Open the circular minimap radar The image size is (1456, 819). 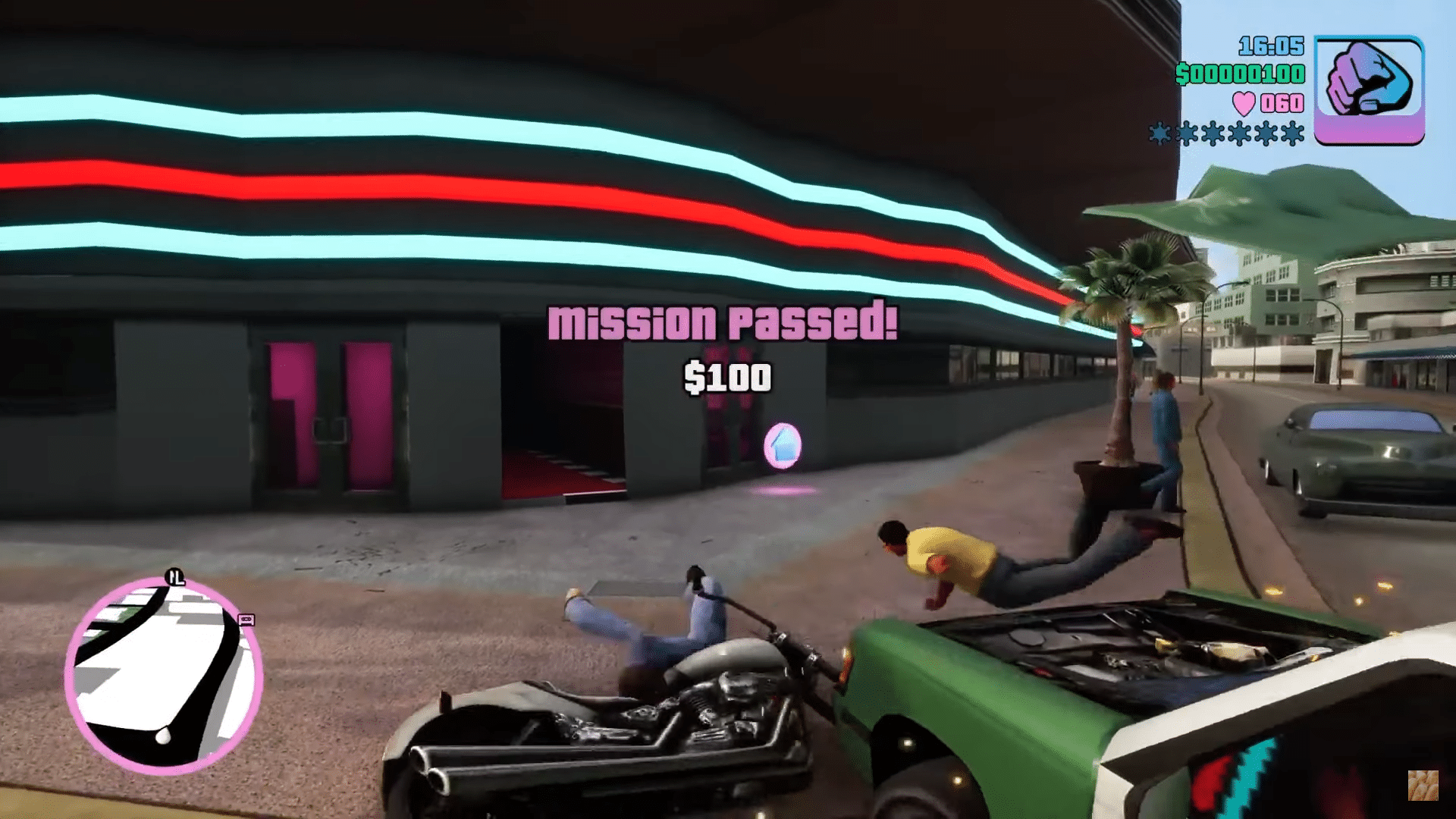(x=164, y=676)
